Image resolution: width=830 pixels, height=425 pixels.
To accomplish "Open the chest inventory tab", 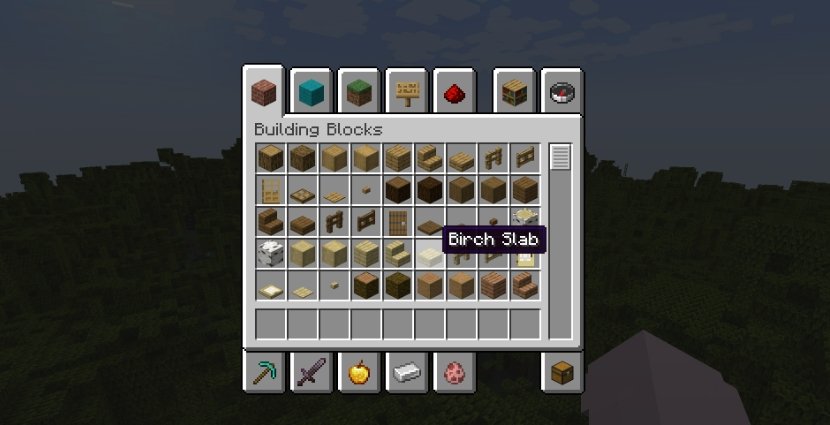I will click(562, 374).
